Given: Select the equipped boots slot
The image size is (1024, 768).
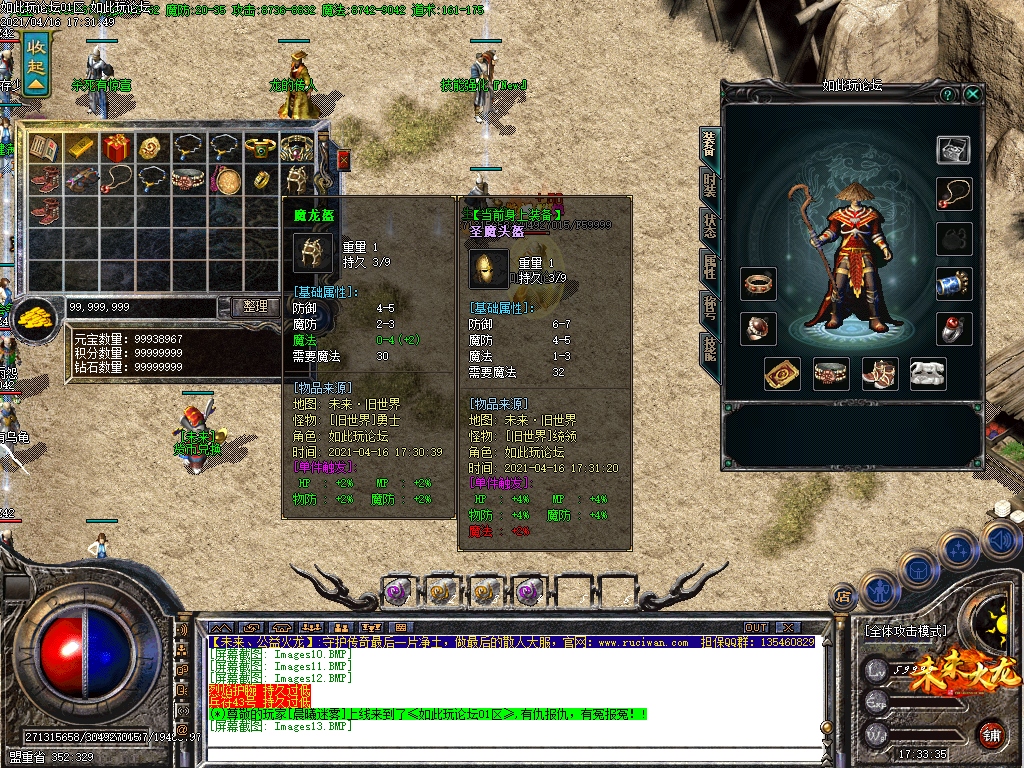Looking at the screenshot, I should pyautogui.click(x=880, y=373).
